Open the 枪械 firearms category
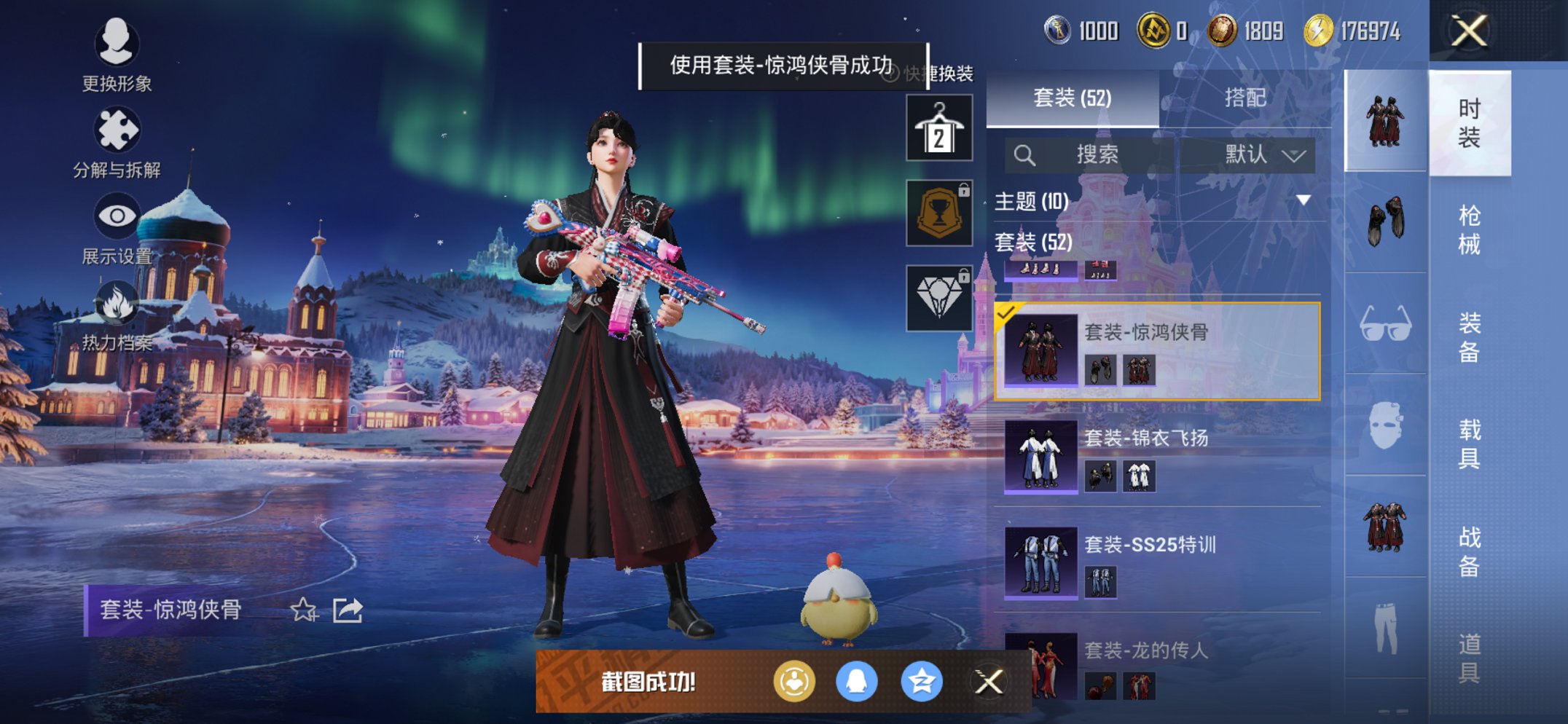This screenshot has height=724, width=1568. [x=1469, y=229]
